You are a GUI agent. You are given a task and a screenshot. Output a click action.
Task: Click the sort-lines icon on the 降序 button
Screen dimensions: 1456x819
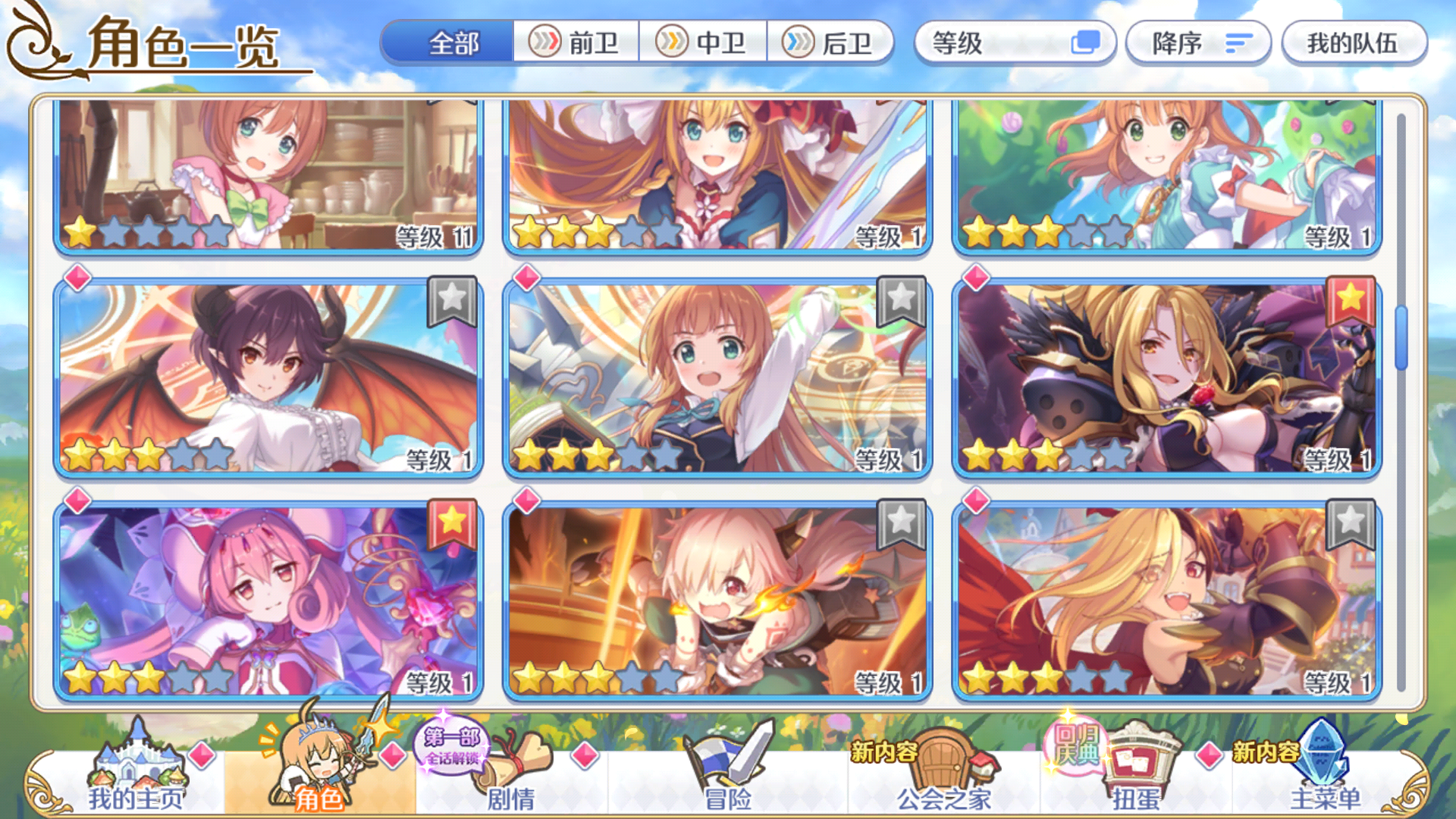tap(1238, 44)
